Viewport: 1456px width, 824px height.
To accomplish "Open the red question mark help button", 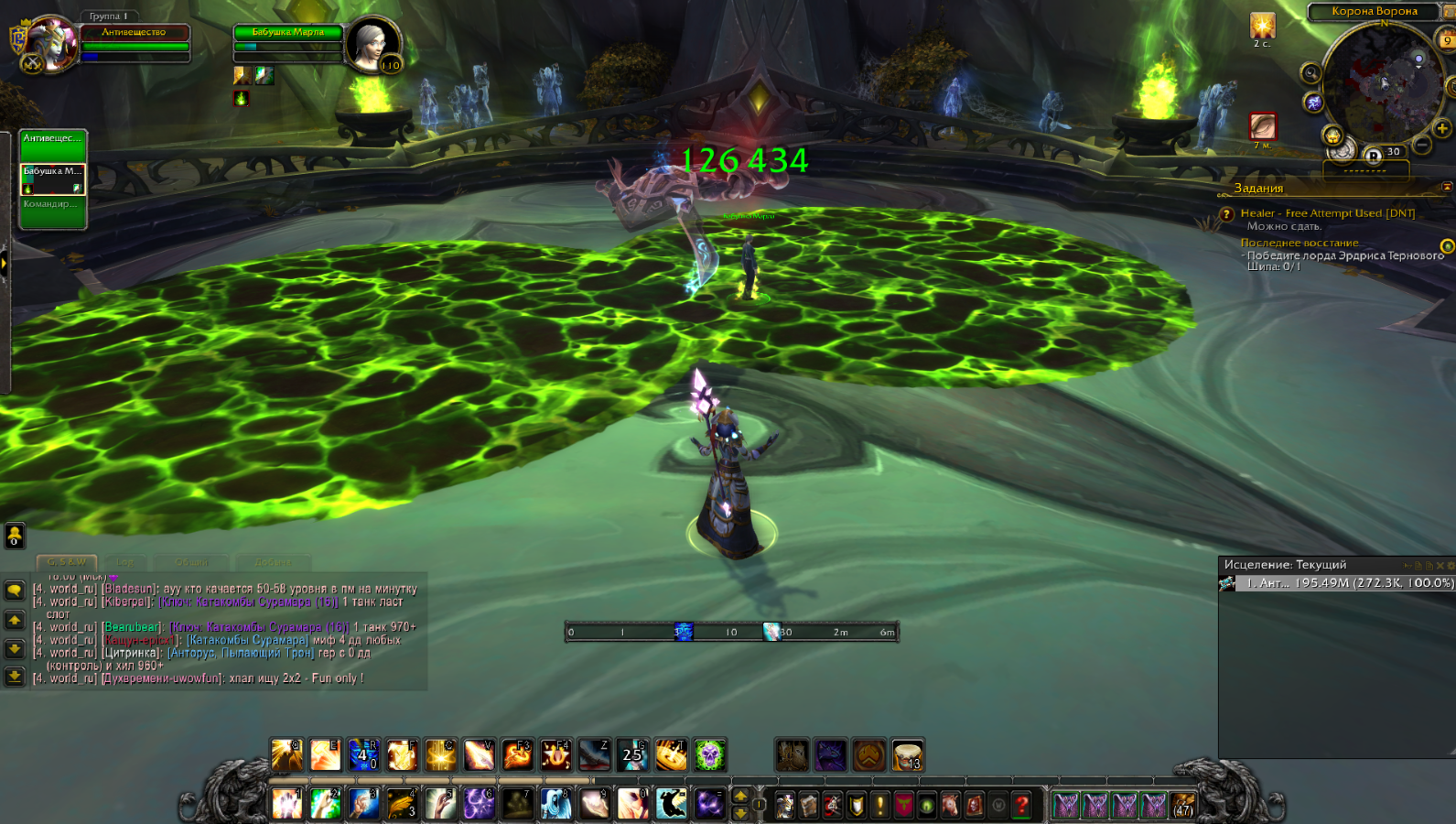I will [1022, 805].
